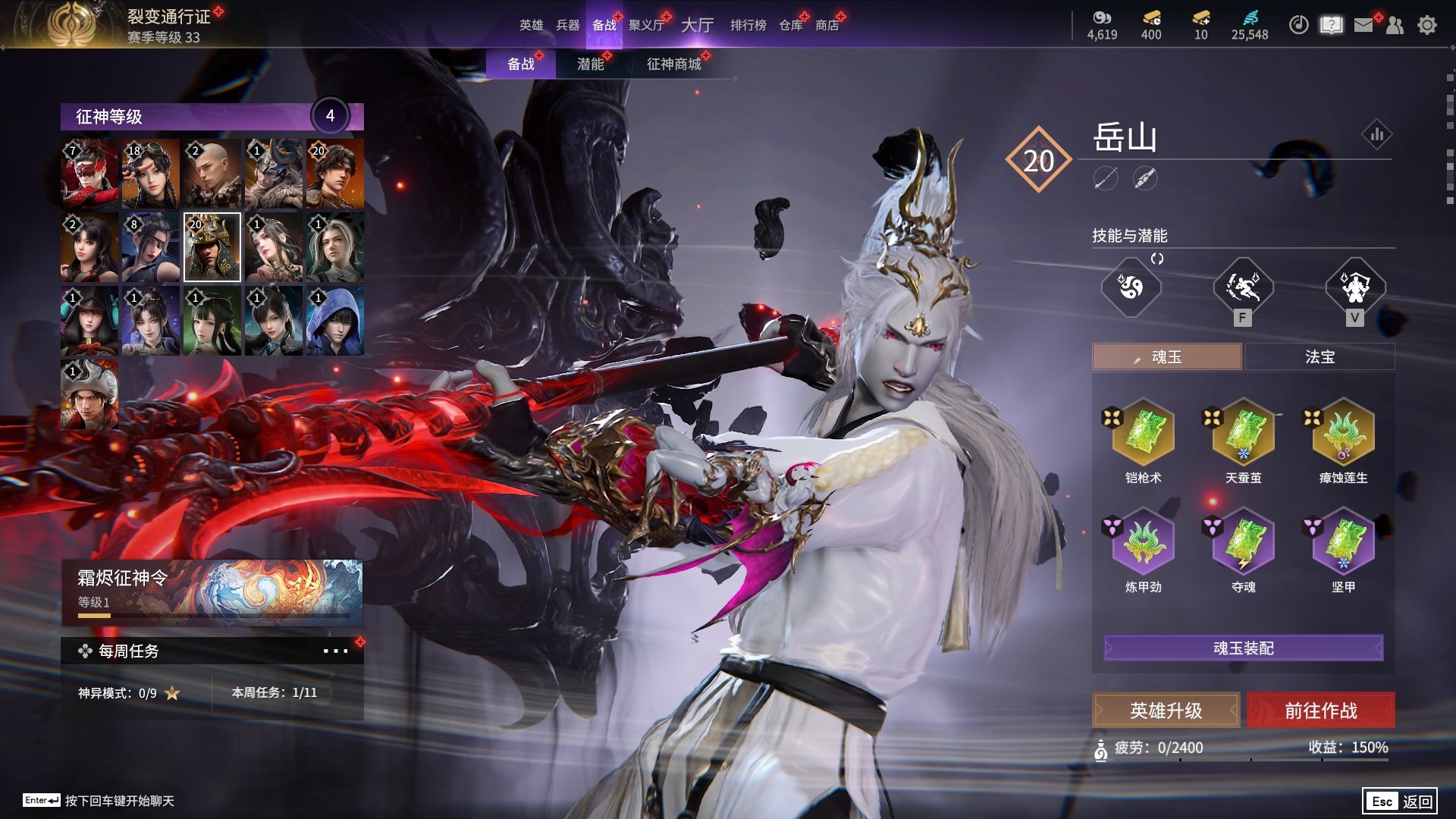This screenshot has width=1456, height=819.
Task: Show the 排行榜 leaderboard
Action: coord(748,25)
